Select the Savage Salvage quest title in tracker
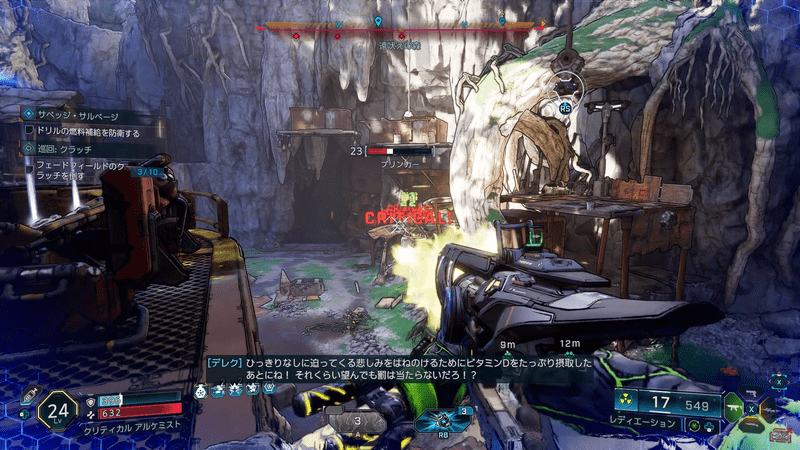This screenshot has height=450, width=800. coord(77,115)
